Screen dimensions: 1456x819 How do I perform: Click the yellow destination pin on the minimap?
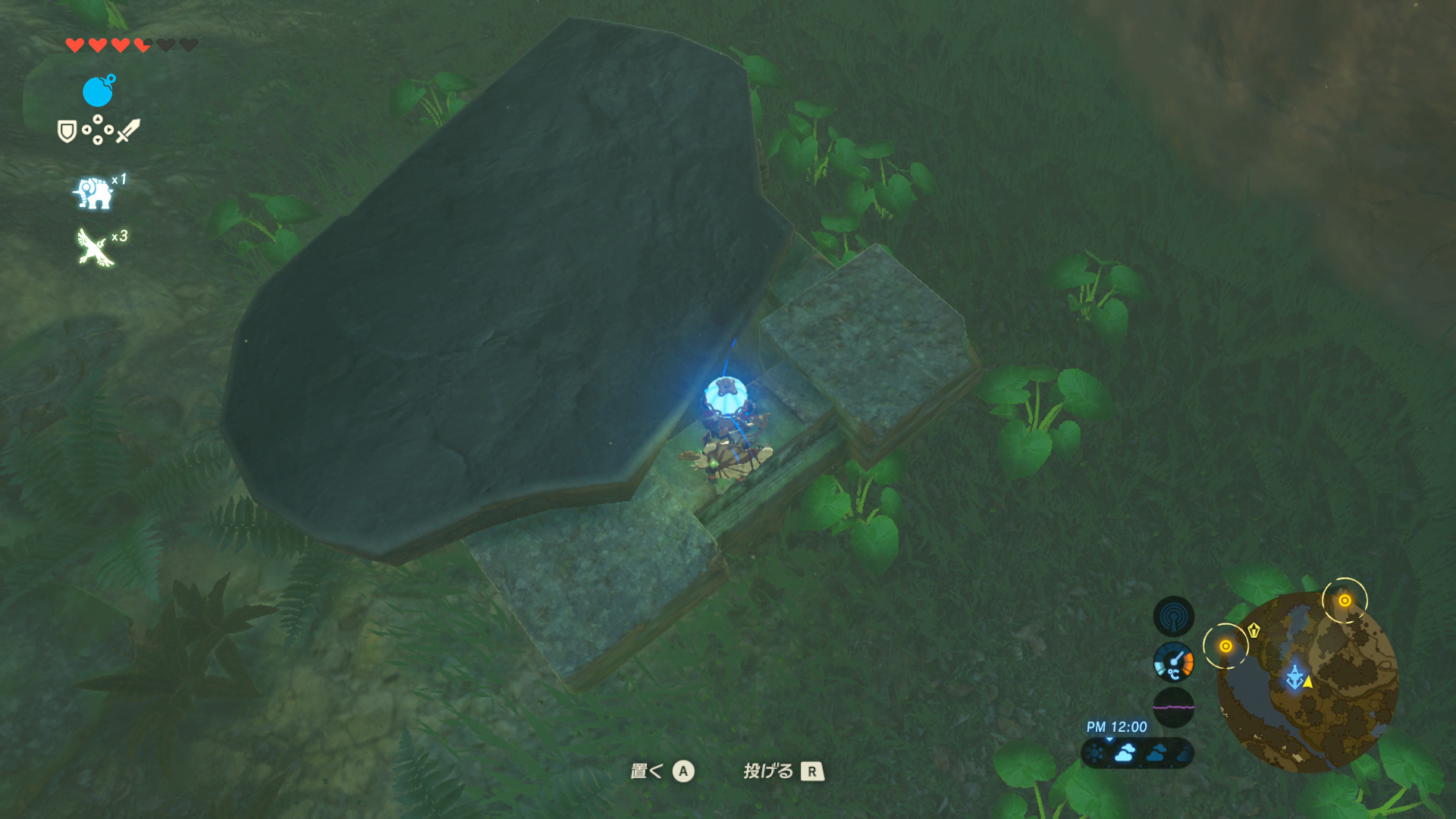1254,630
